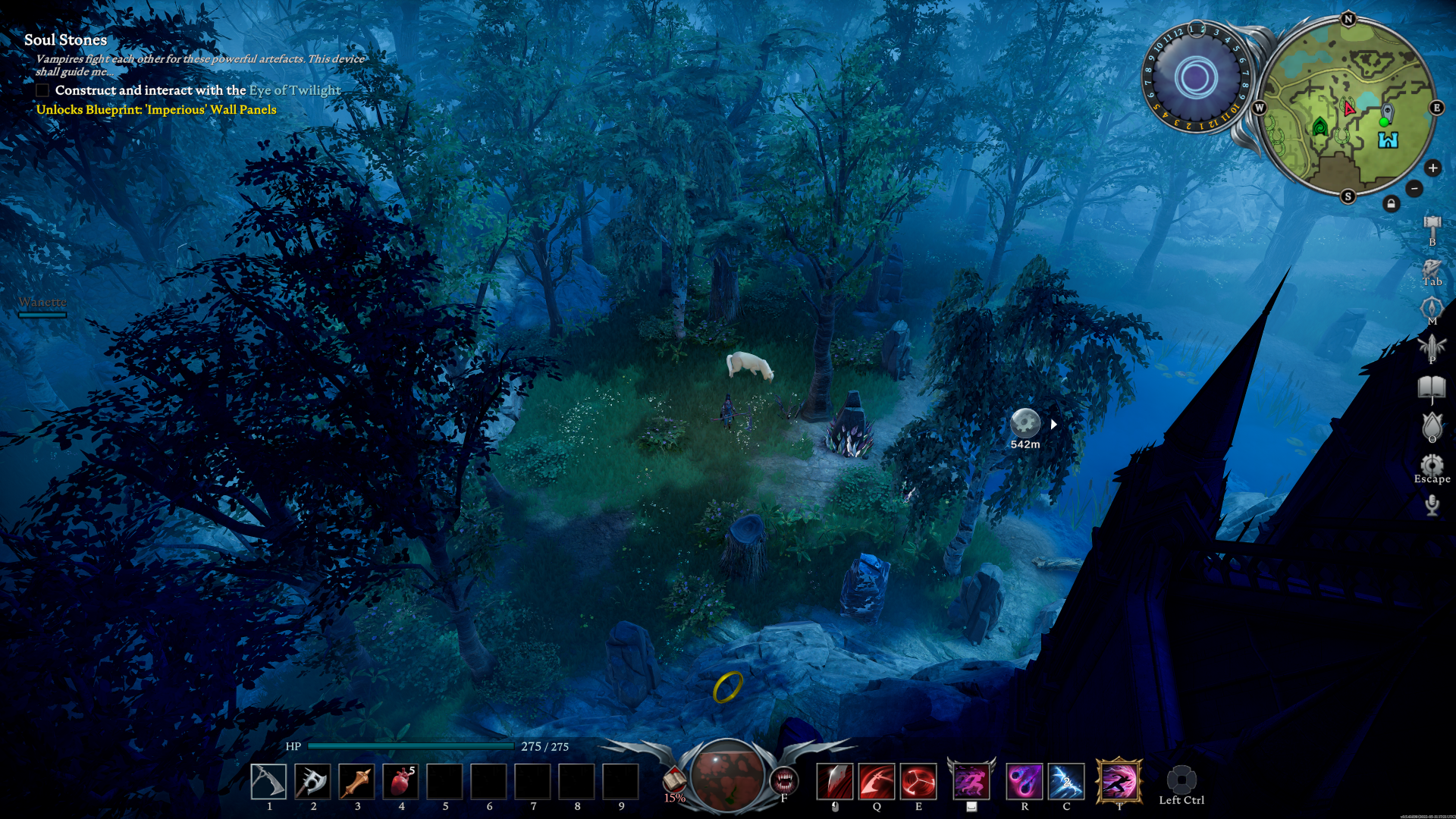Use the purple running figure dash ability
The width and height of the screenshot is (1456, 819).
click(971, 782)
